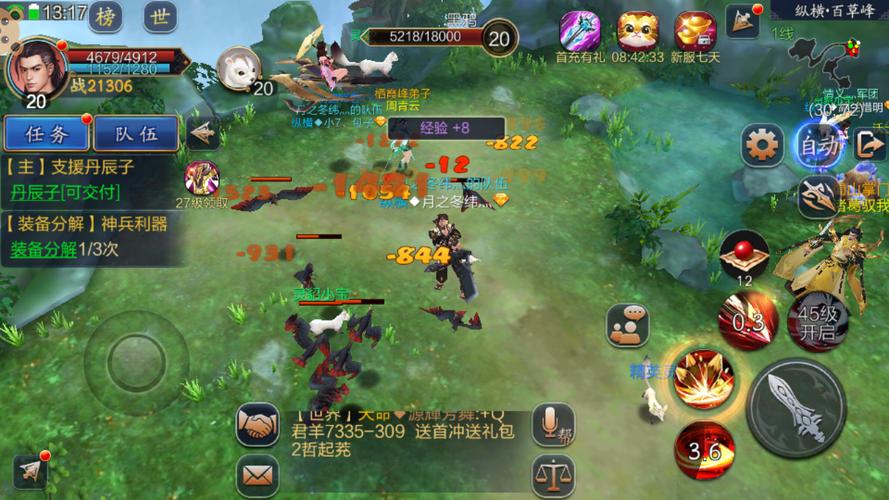Tap the microphone voice chat button
This screenshot has height=500, width=889.
(x=552, y=424)
